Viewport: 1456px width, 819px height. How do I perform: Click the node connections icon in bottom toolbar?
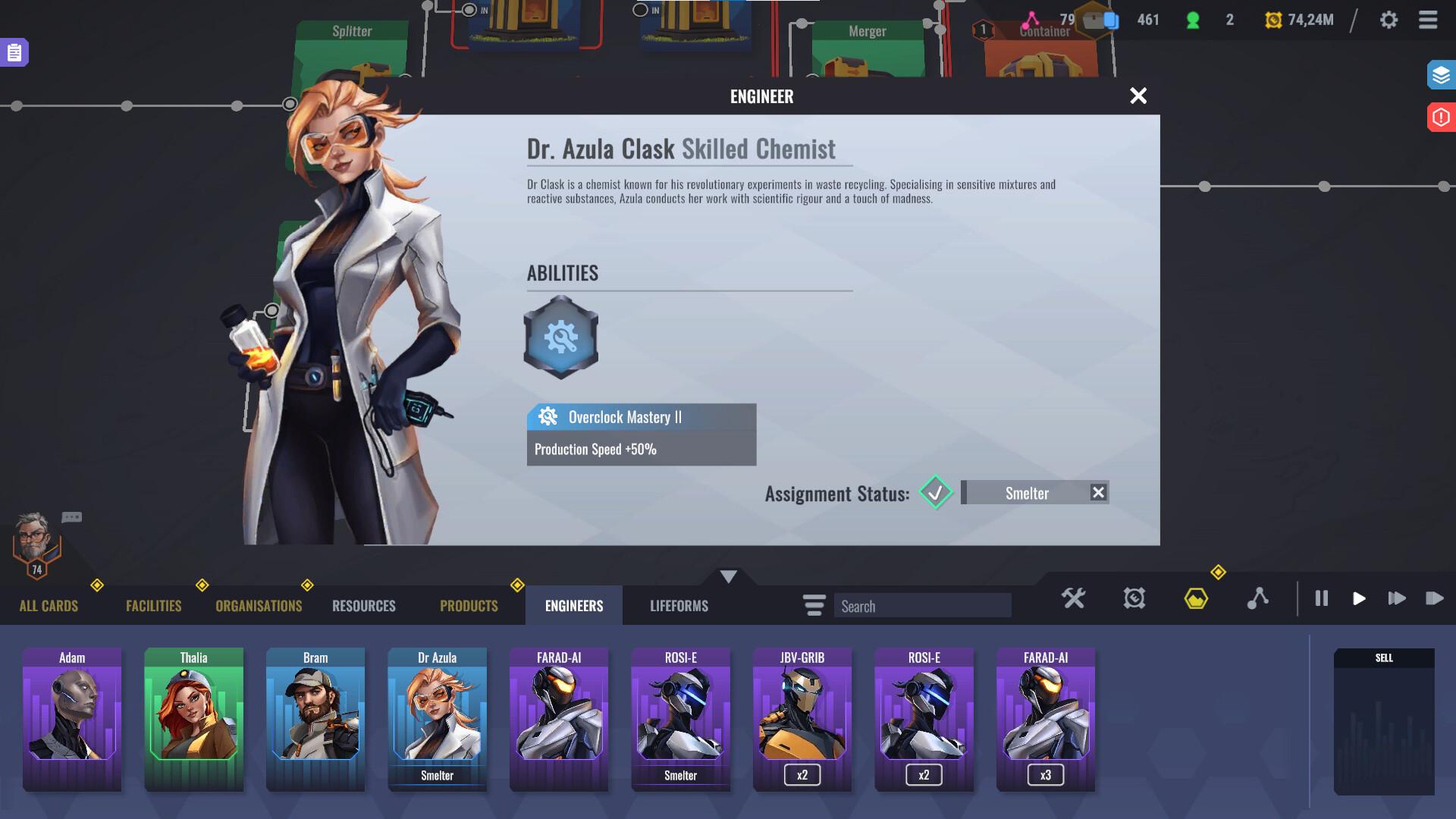pos(1260,598)
